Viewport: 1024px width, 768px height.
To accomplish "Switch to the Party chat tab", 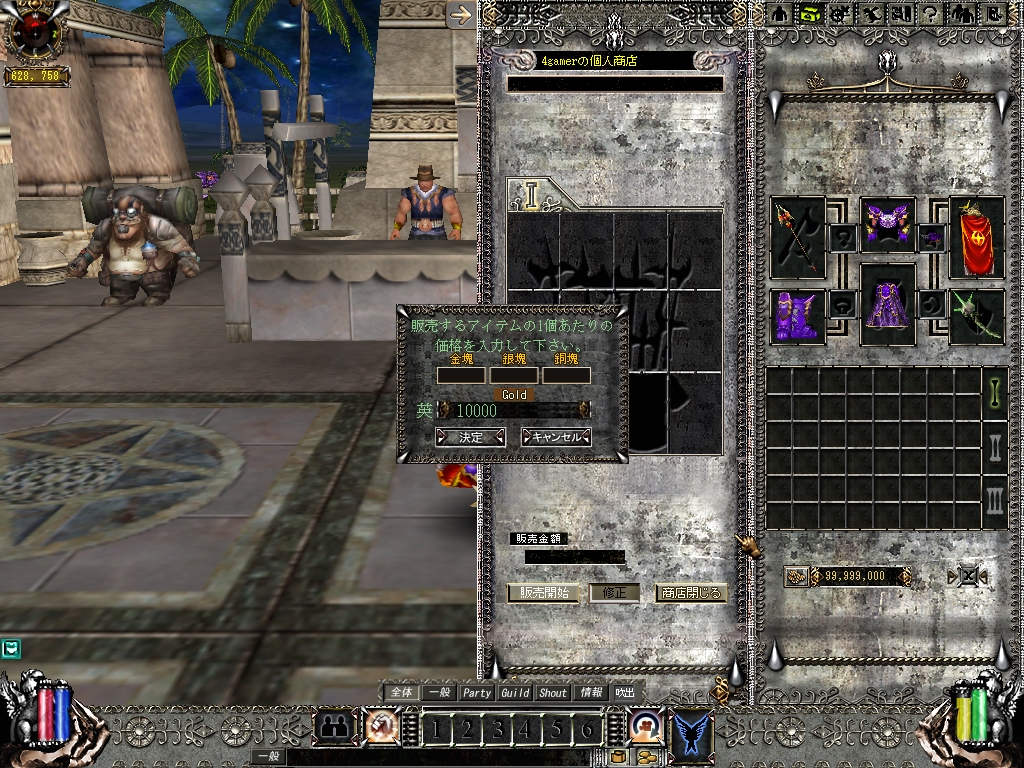I will [x=477, y=692].
